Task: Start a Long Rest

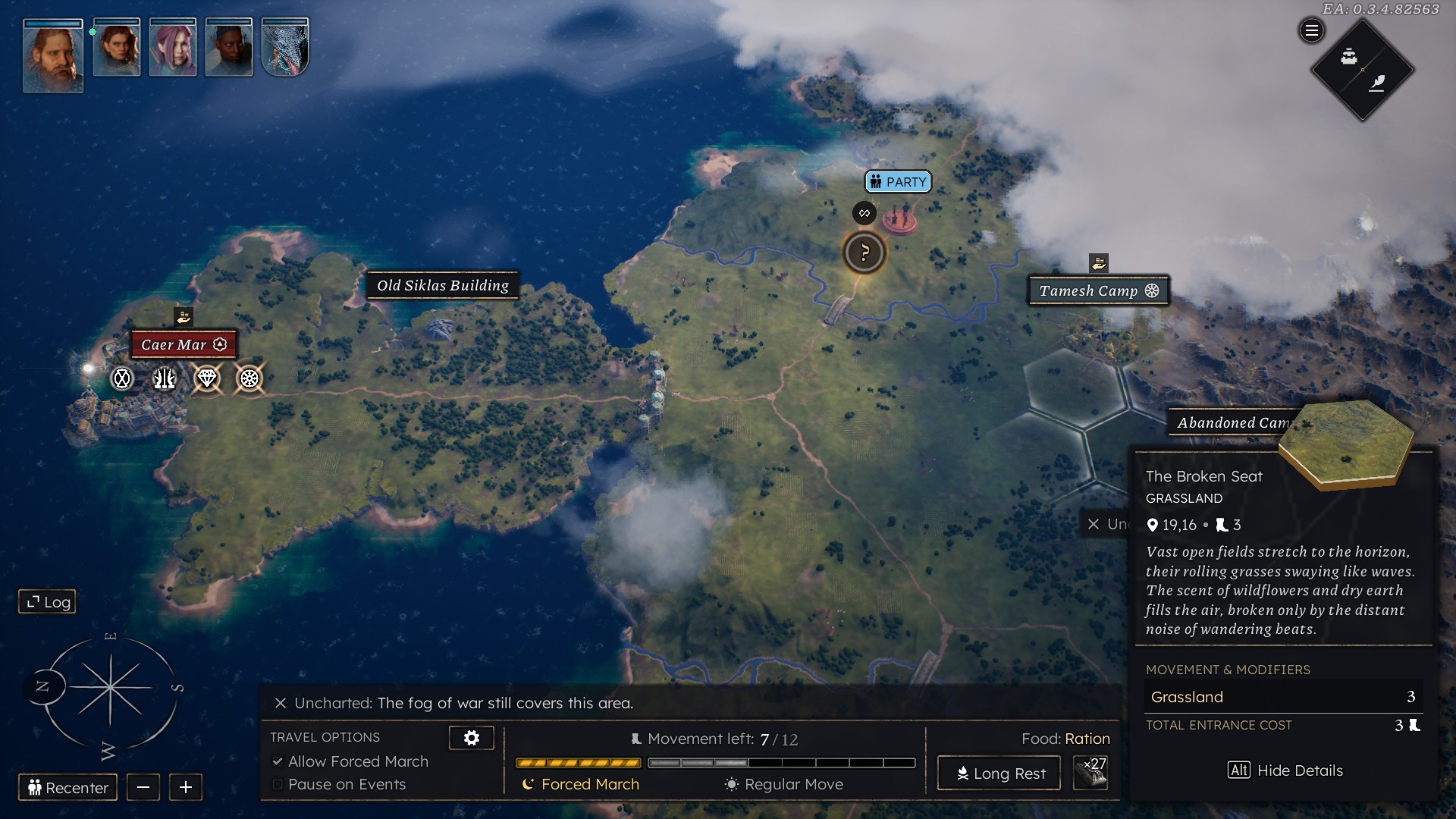Action: tap(999, 773)
